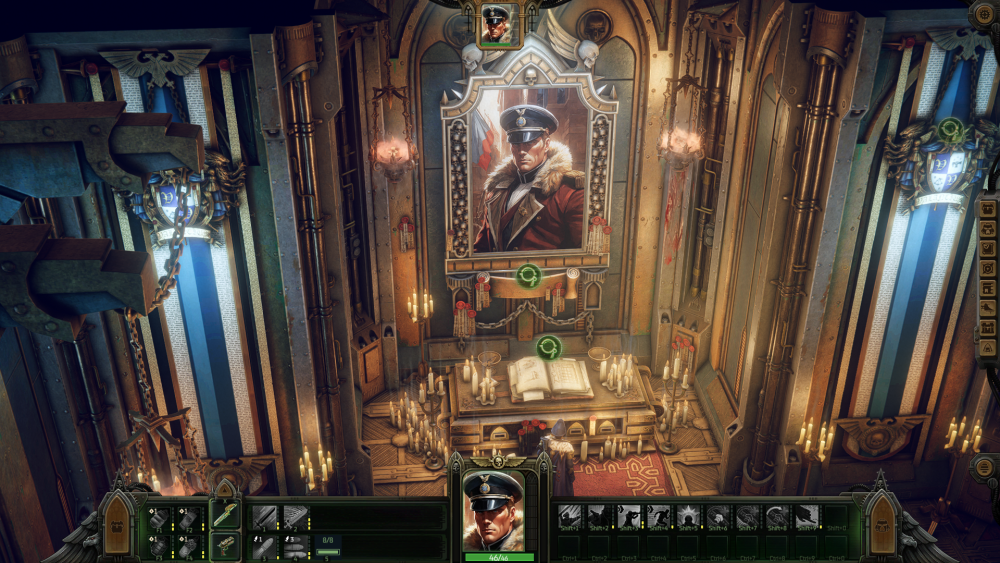This screenshot has height=563, width=1000.
Task: Click the green interact marker under the painting
Action: 528,275
